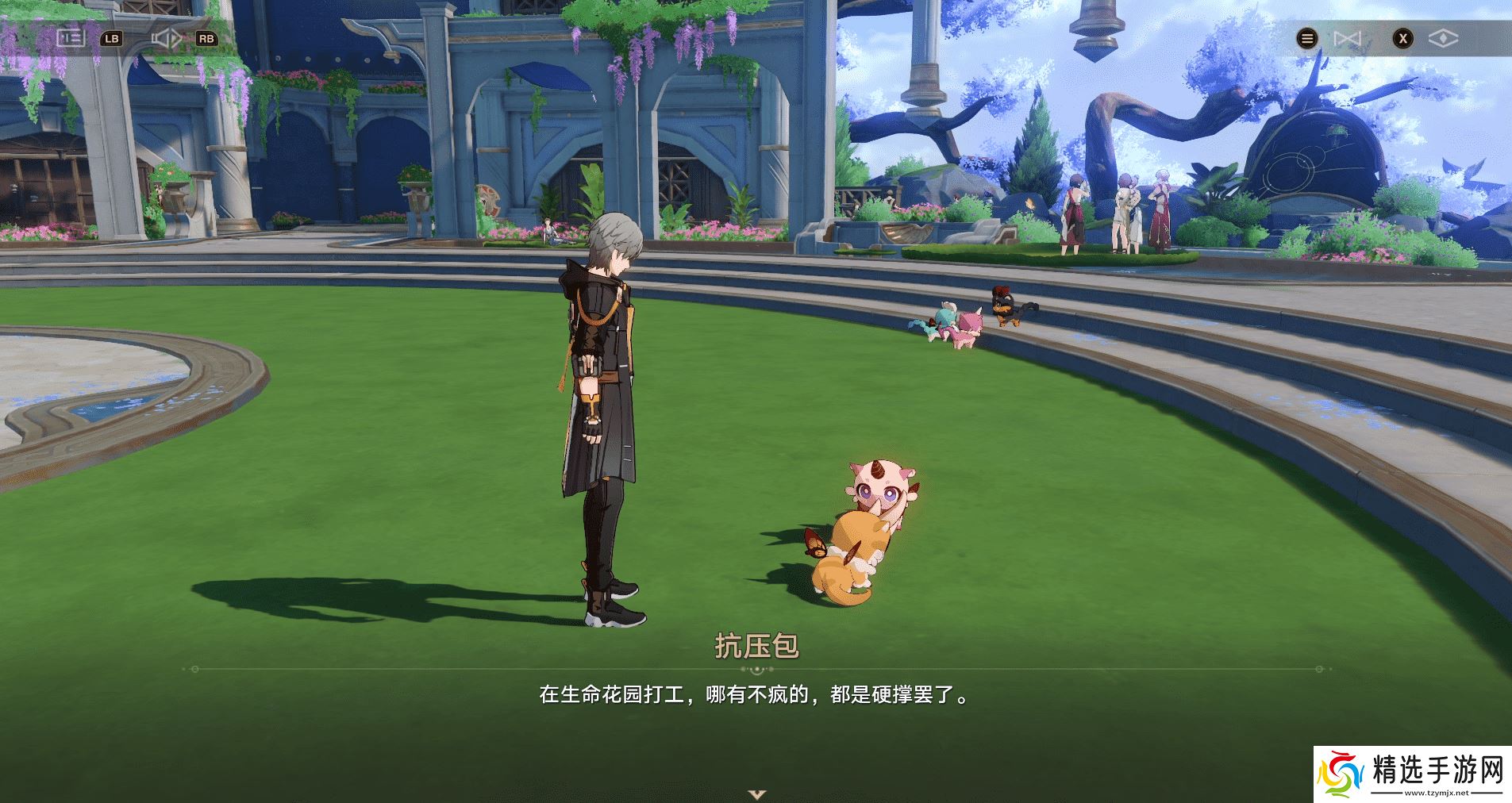
Task: Click the speaker voice playback icon
Action: (165, 37)
